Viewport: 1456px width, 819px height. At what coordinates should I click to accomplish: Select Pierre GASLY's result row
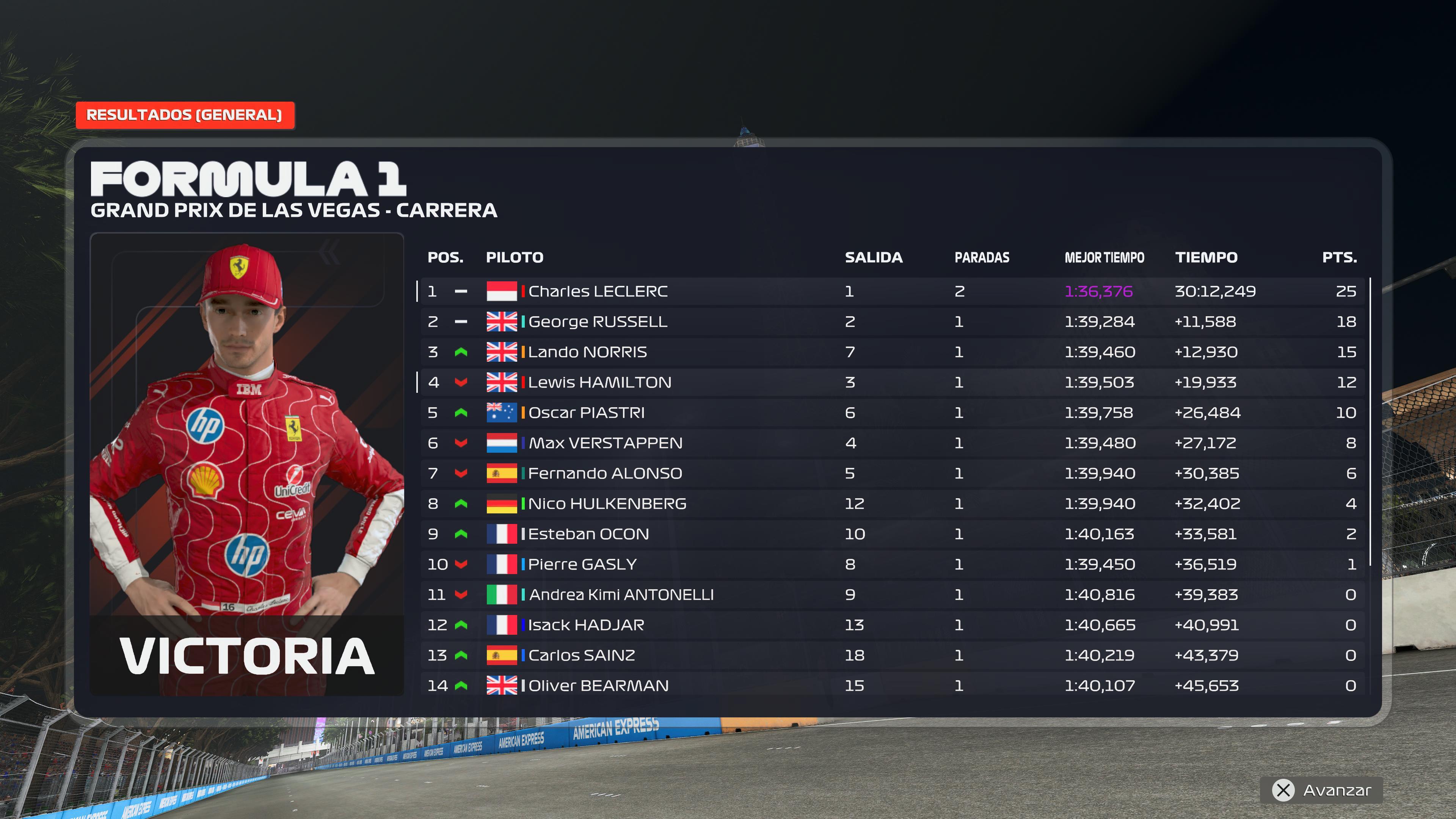coord(582,564)
